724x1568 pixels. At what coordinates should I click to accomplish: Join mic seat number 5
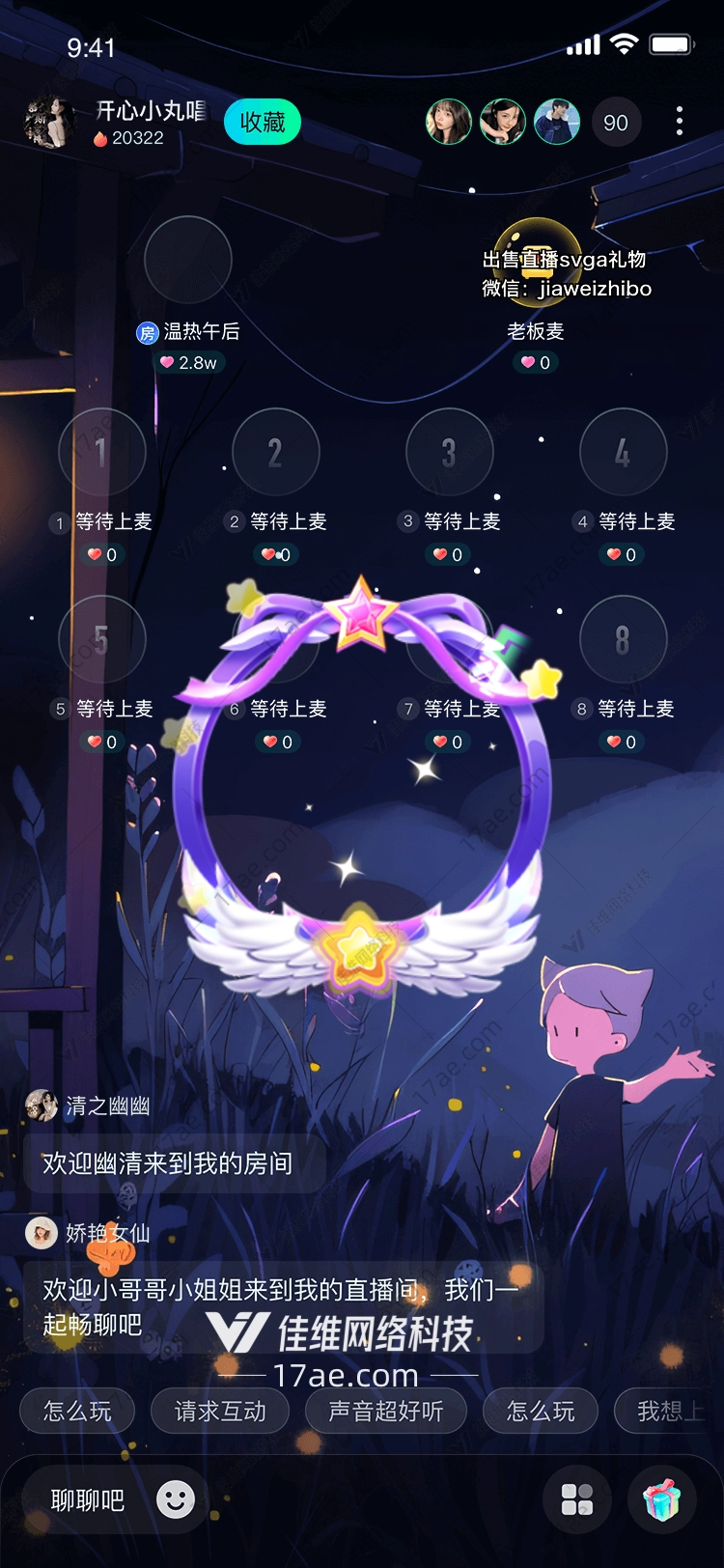pyautogui.click(x=102, y=639)
